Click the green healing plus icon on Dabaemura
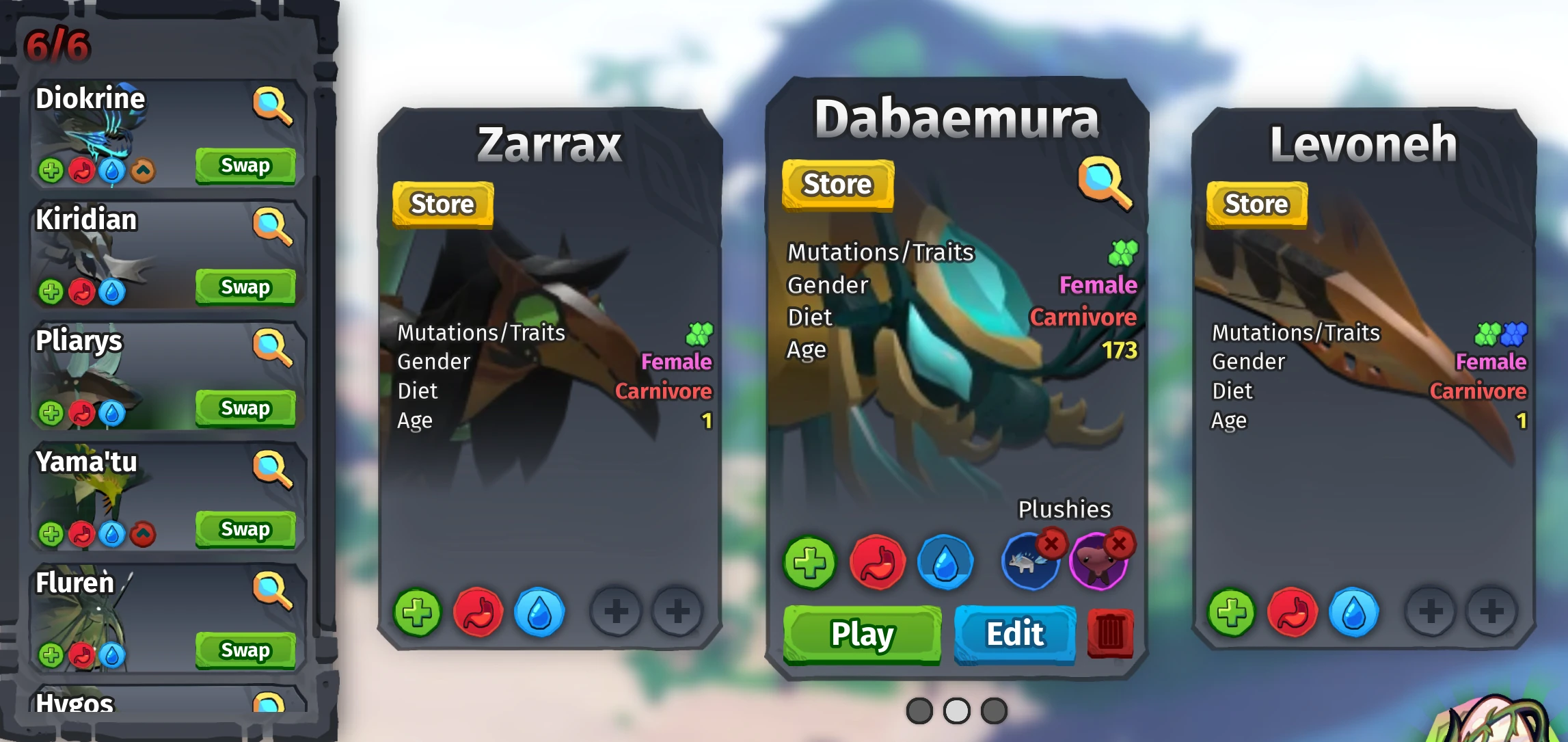The width and height of the screenshot is (1568, 742). (x=810, y=563)
